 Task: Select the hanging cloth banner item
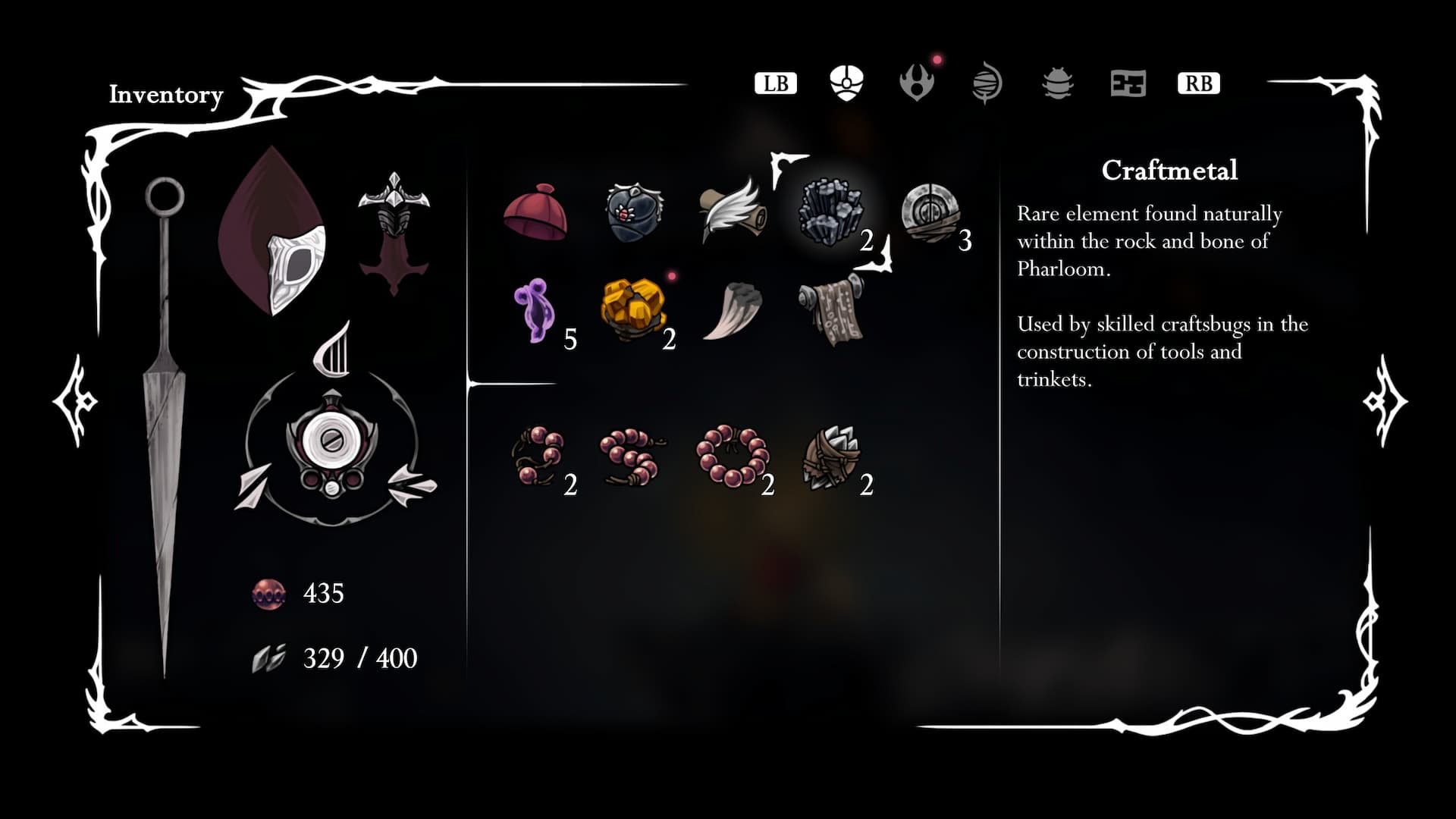click(832, 310)
